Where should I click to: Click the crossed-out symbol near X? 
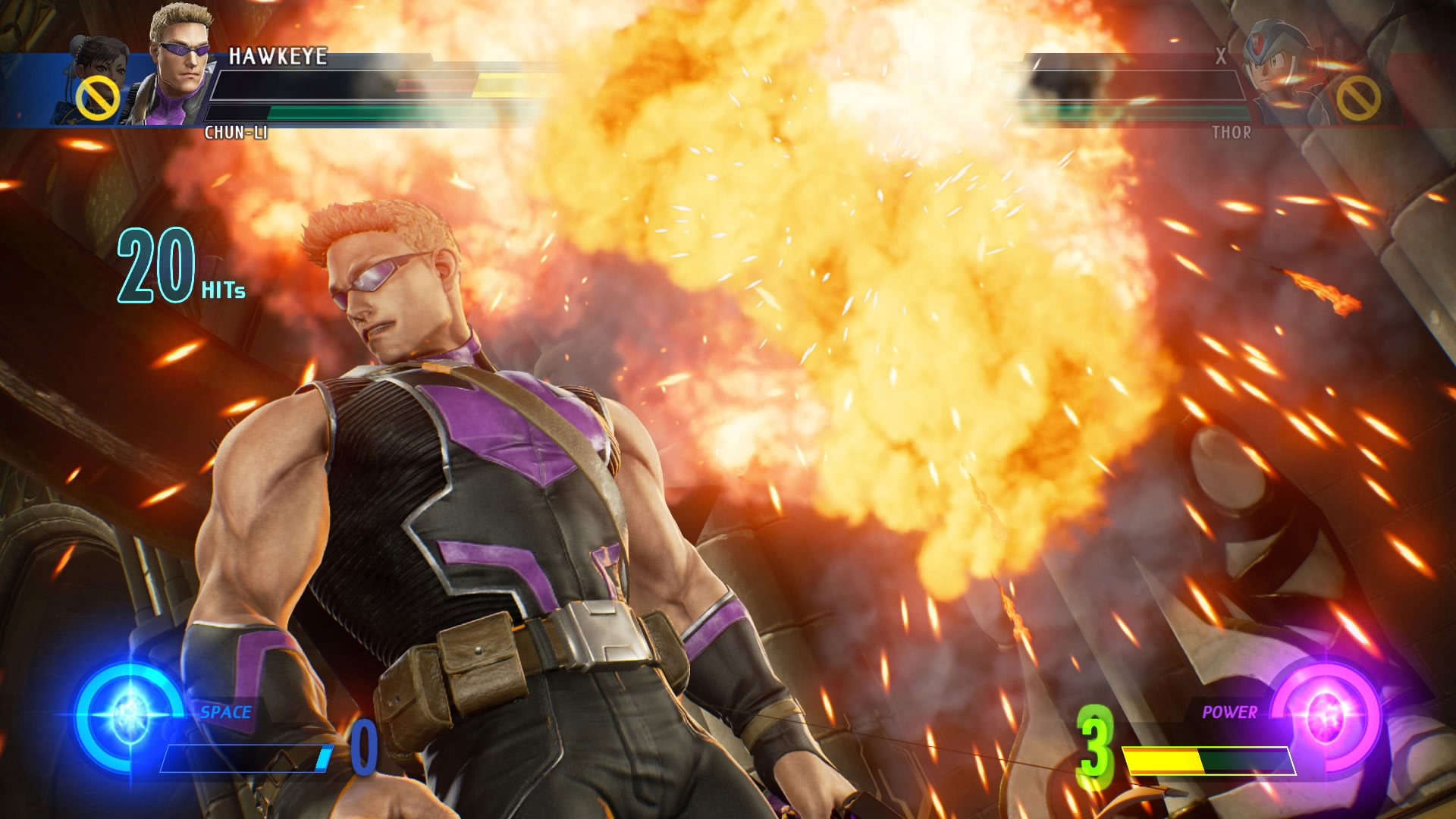(x=1360, y=97)
